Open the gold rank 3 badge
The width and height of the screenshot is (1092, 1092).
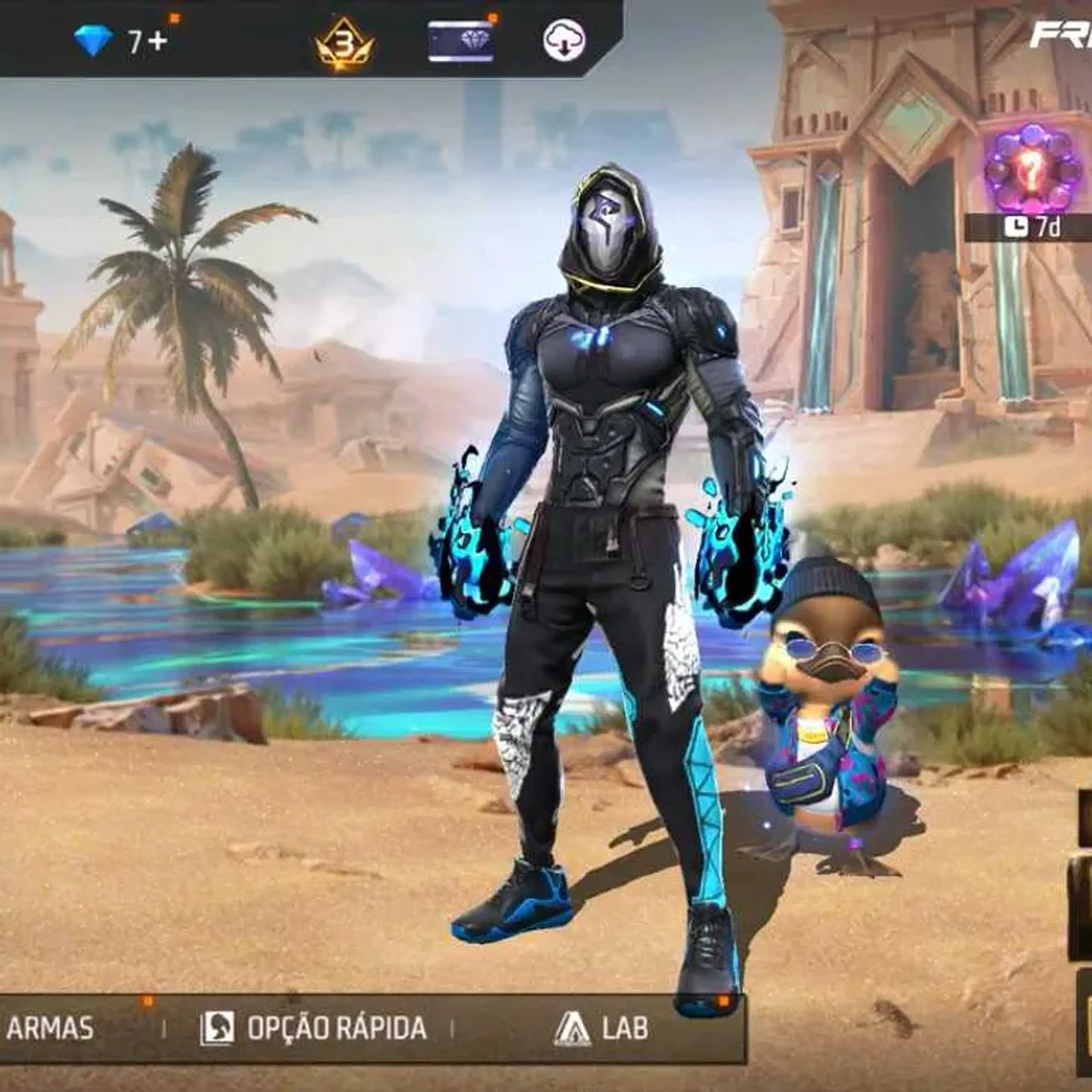click(344, 44)
